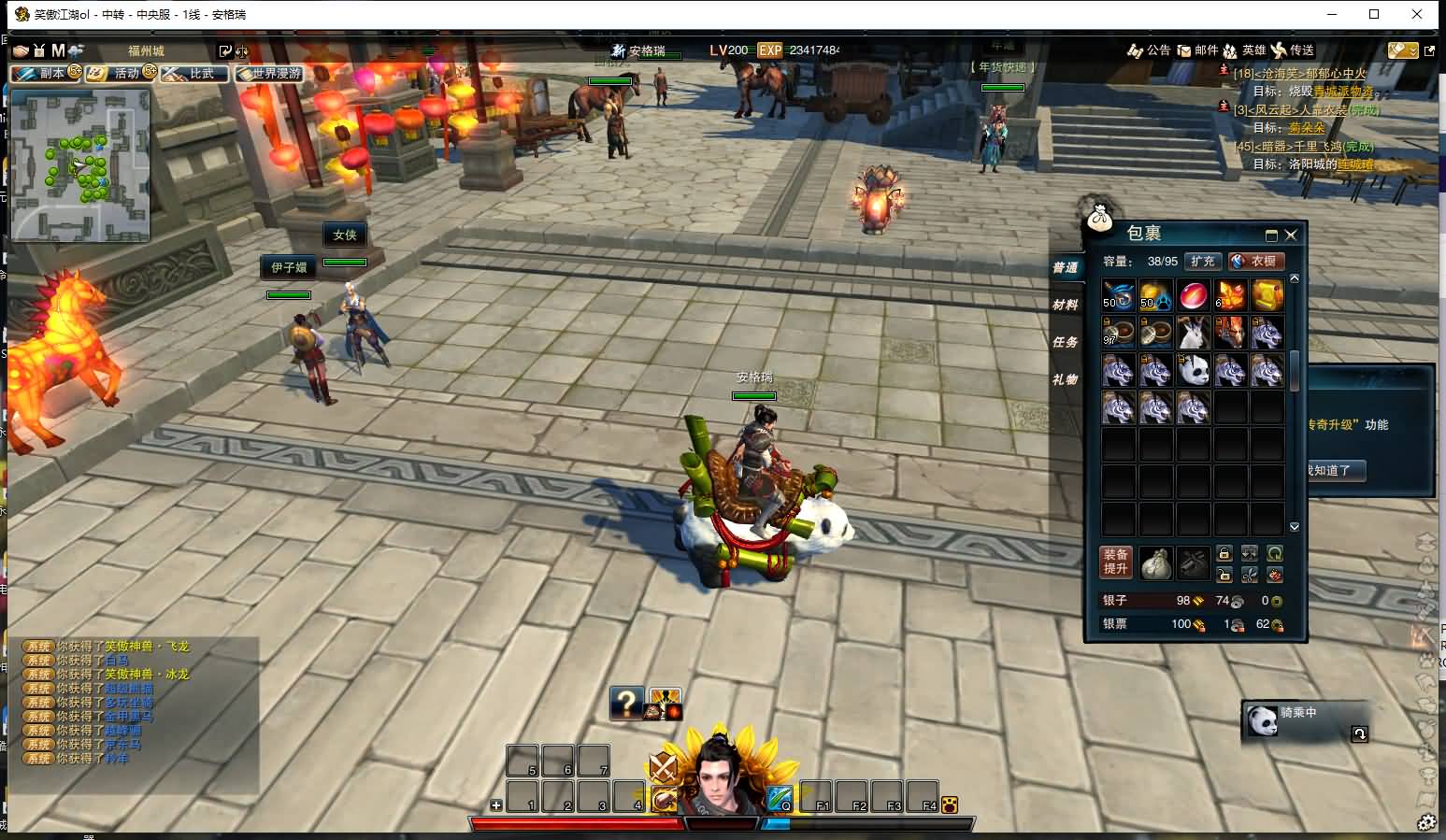Screen dimensions: 1446x840
Task: Open the 衣橱 wardrobe
Action: pos(1256,262)
